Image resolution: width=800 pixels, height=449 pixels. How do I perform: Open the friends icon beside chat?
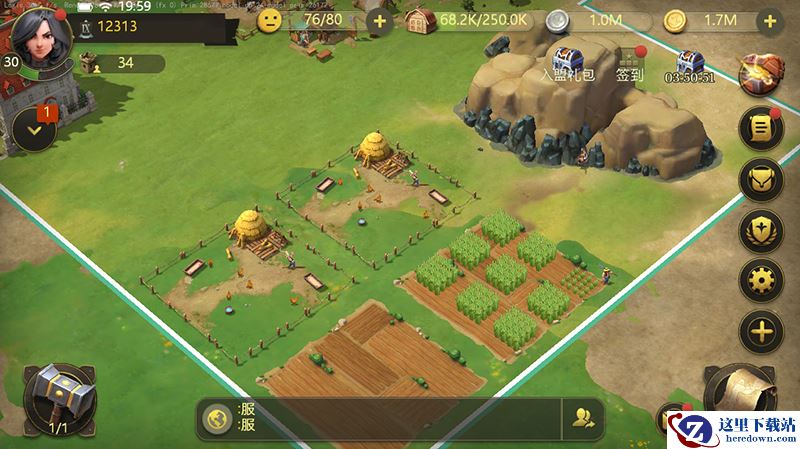click(x=583, y=419)
